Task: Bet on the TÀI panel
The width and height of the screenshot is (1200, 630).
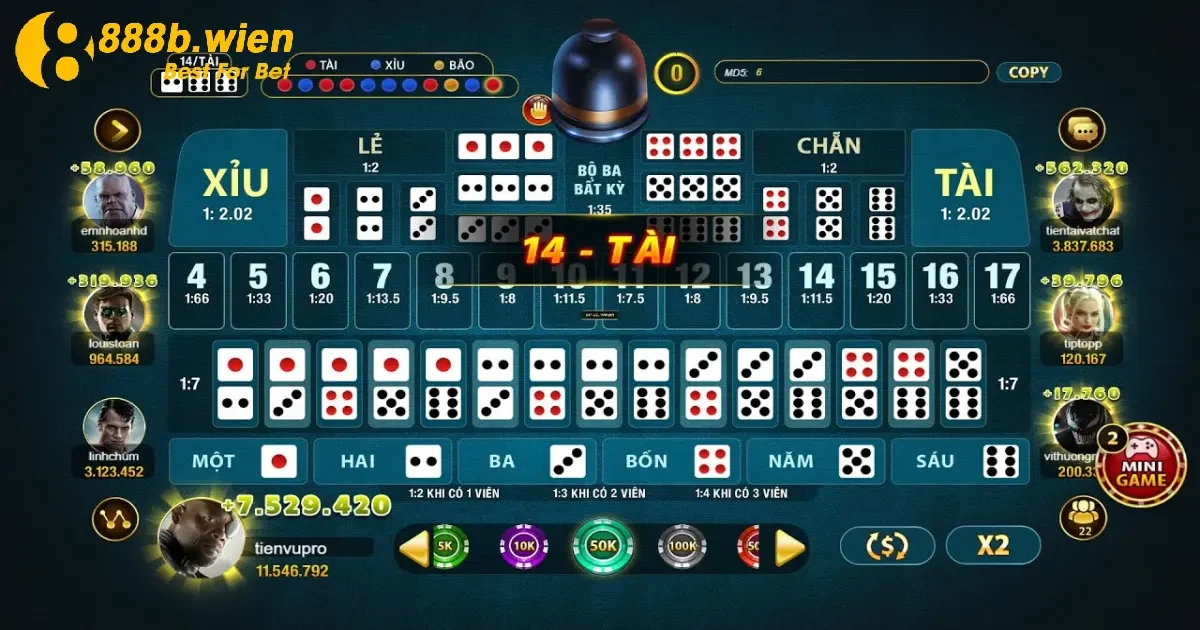Action: (x=964, y=190)
